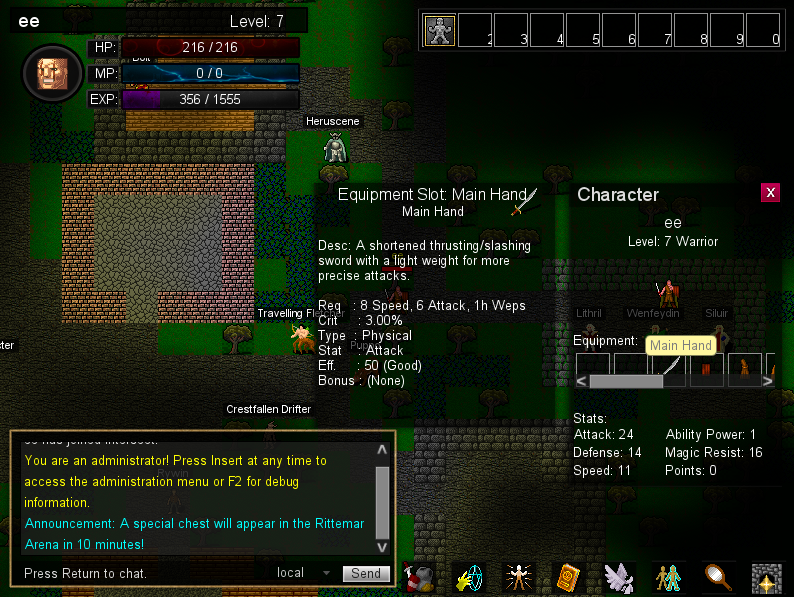This screenshot has width=794, height=597.
Task: Click the hand mirror icon
Action: pos(718,577)
